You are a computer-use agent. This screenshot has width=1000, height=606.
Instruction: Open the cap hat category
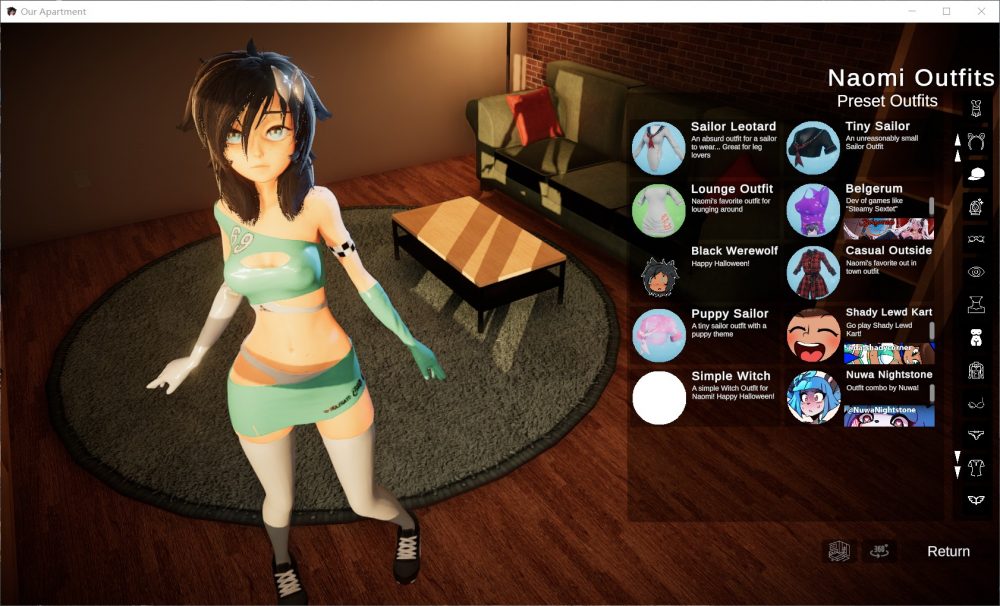(x=976, y=173)
